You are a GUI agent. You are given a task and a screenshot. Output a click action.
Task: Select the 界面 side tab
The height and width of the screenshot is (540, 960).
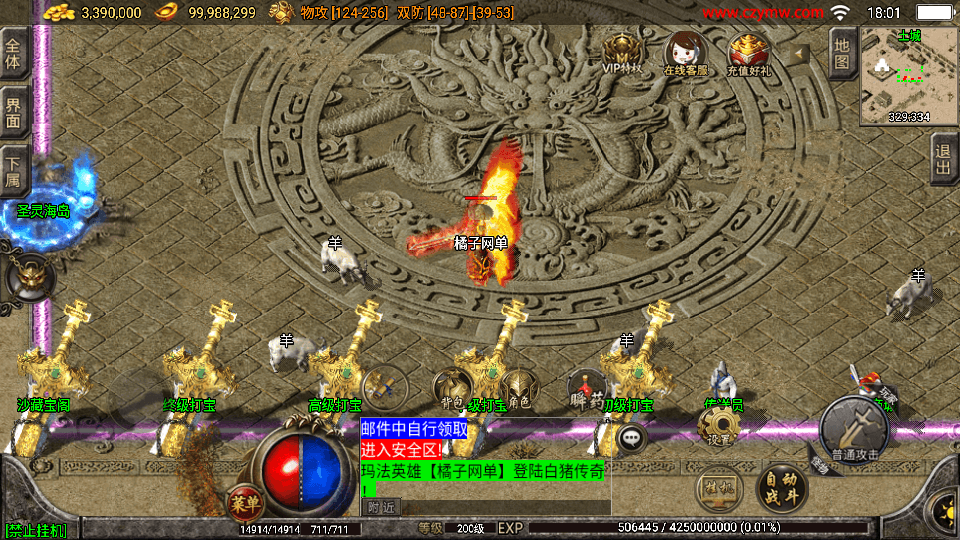[14, 112]
